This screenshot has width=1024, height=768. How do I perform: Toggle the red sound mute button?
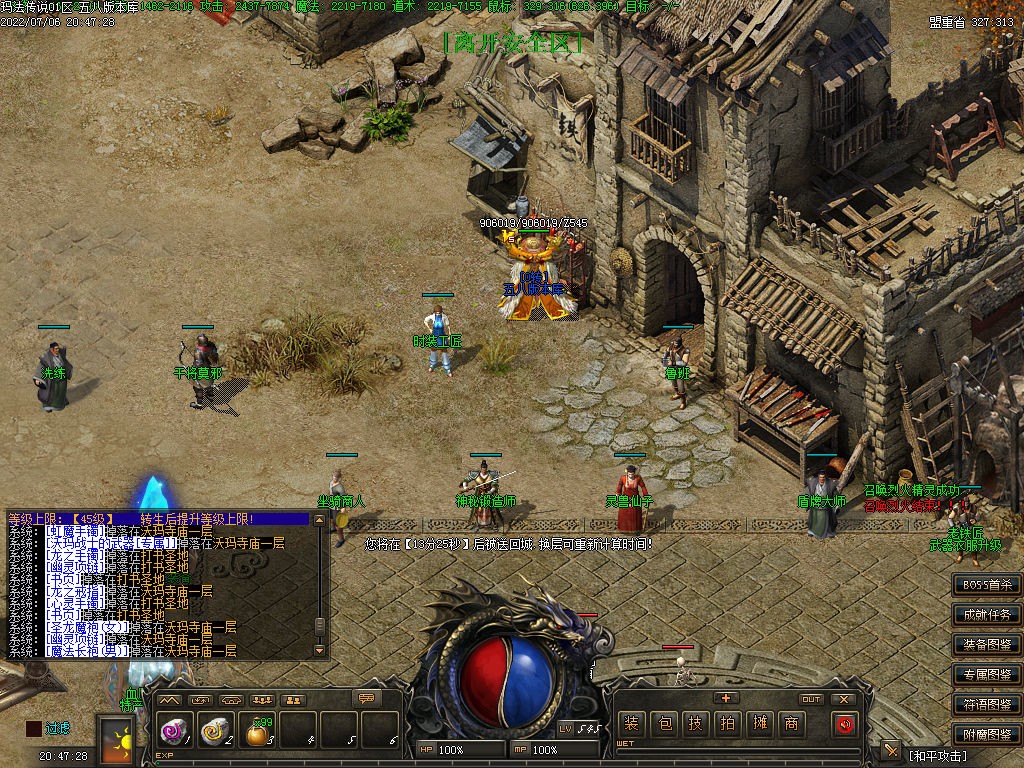pyautogui.click(x=845, y=723)
